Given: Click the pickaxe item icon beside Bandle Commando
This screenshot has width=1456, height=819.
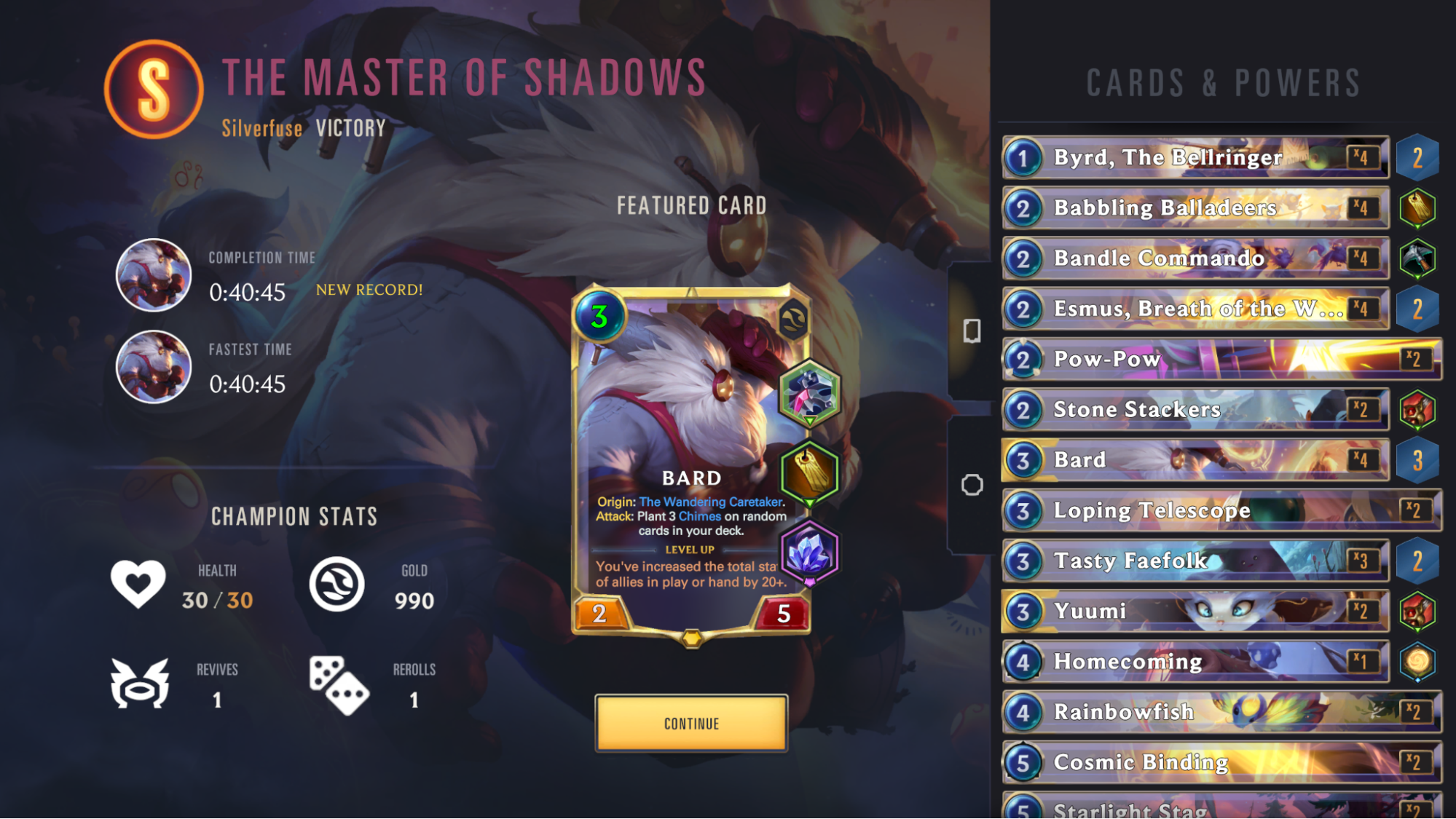Looking at the screenshot, I should 1419,258.
